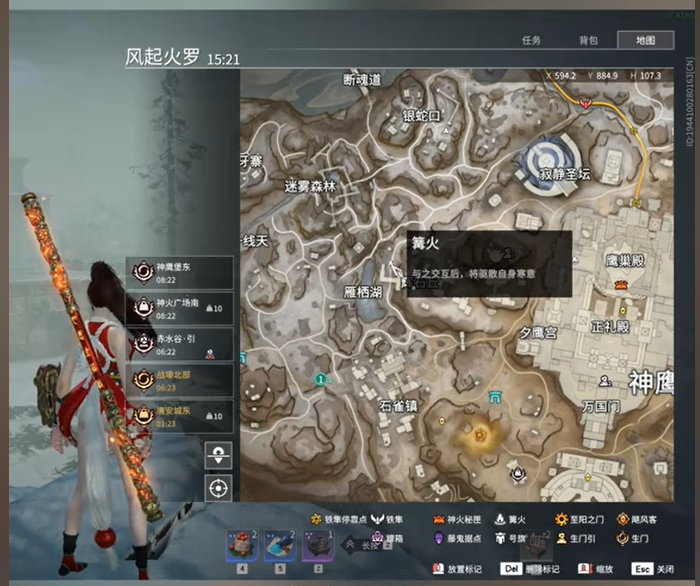Choose the 神火广场南 event entry
The image size is (700, 586).
[180, 308]
